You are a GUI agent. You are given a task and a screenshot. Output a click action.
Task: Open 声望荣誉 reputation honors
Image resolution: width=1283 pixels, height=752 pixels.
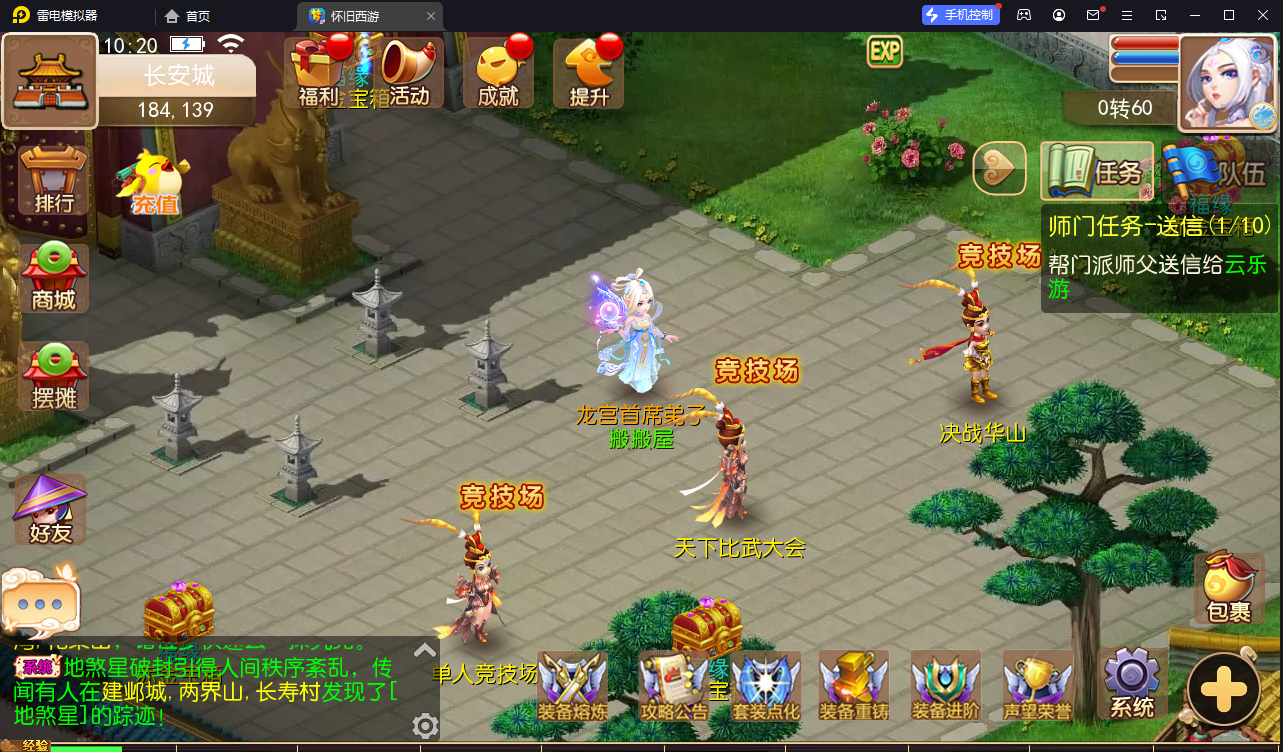(1037, 685)
